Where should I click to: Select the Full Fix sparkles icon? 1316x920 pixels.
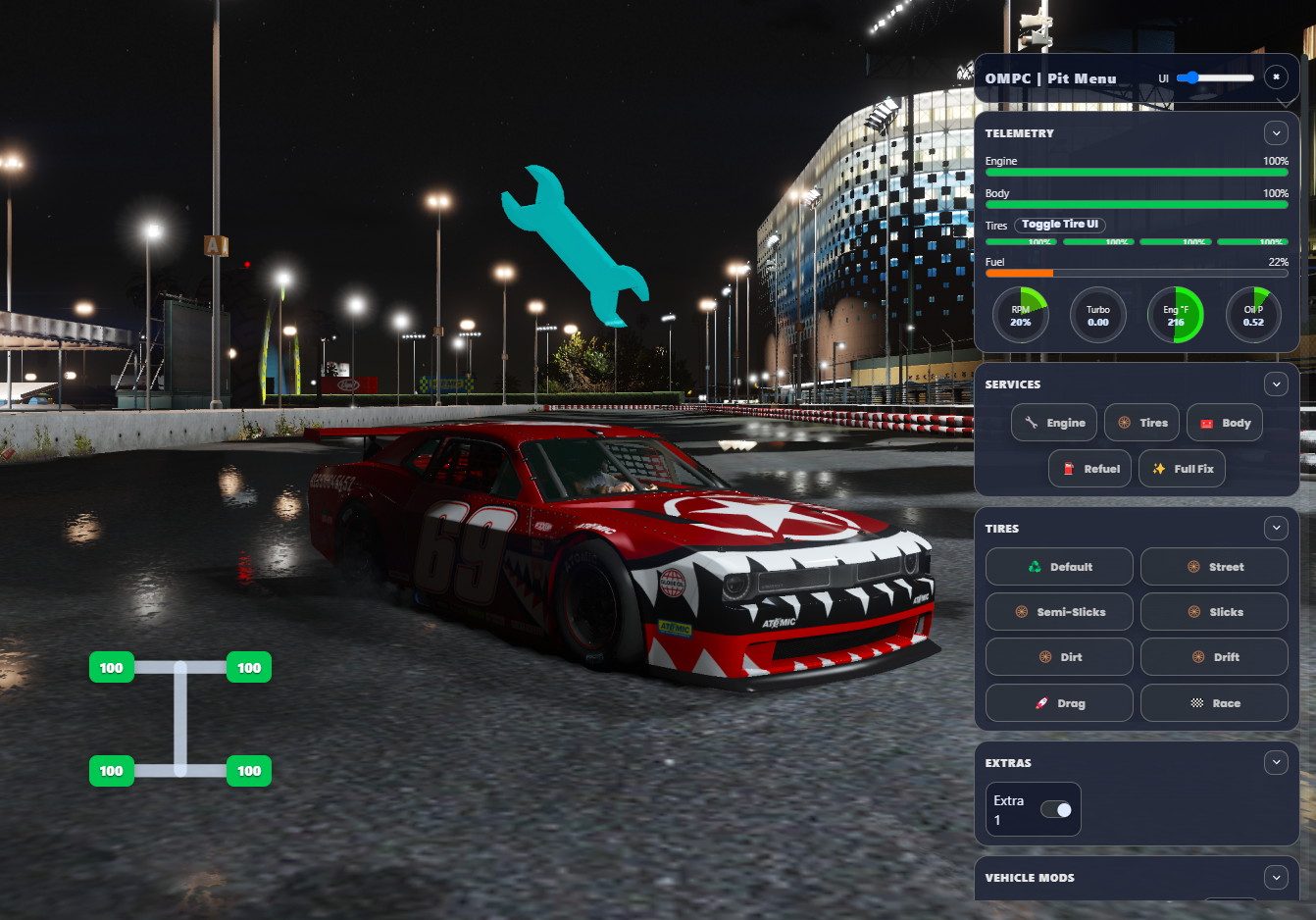click(1159, 468)
